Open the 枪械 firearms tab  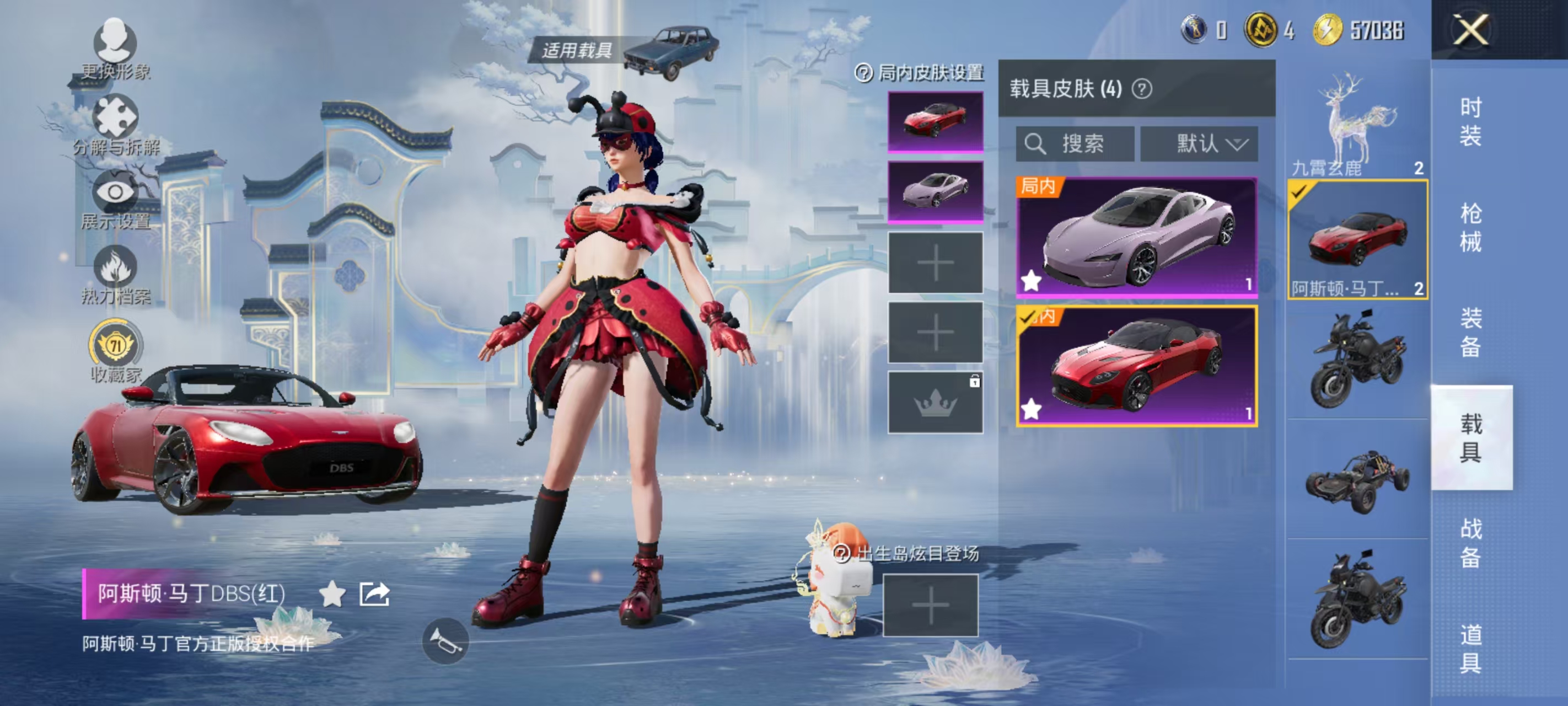pos(1470,227)
